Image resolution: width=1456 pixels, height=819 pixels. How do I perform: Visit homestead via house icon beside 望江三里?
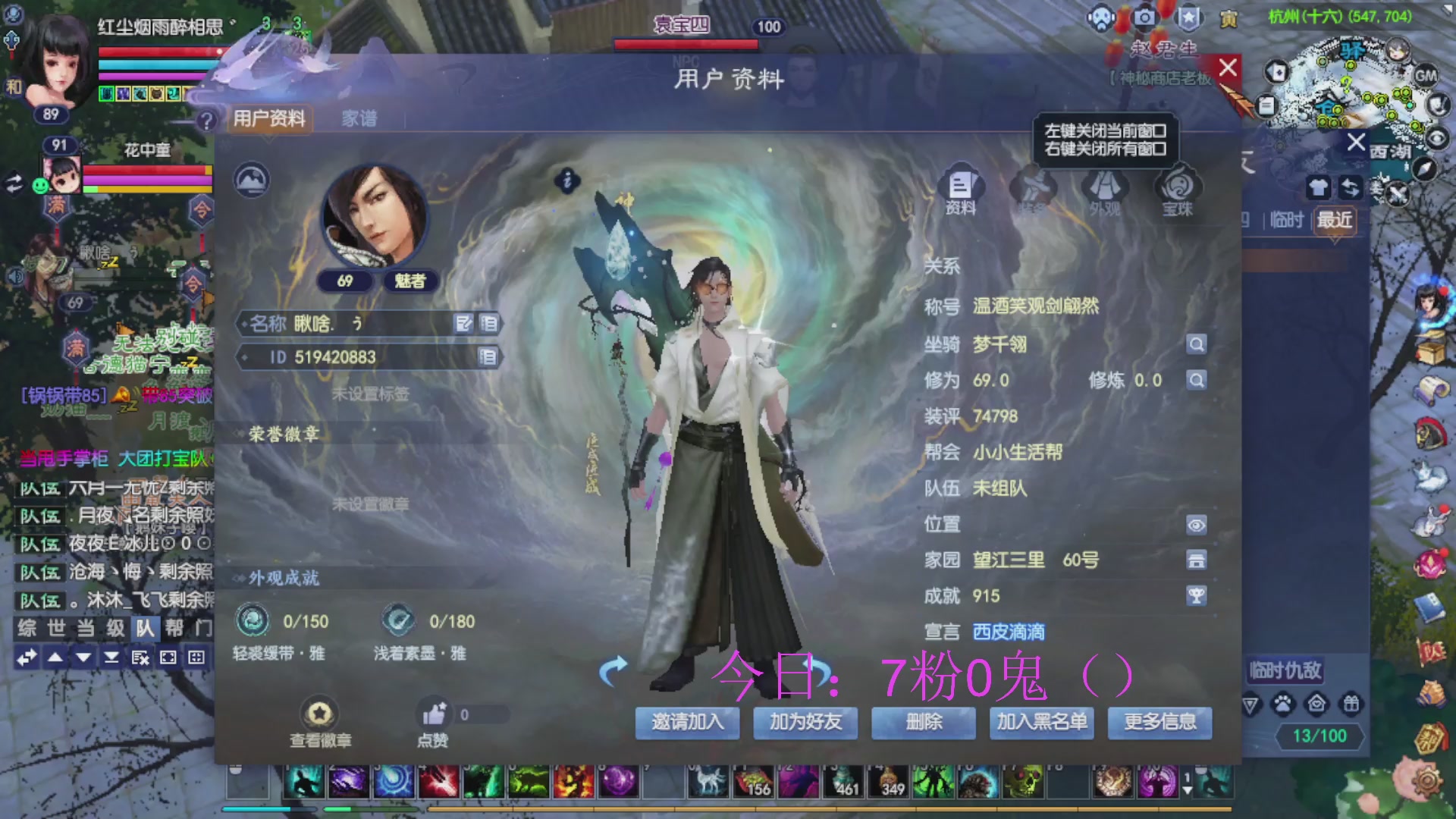coord(1197,560)
